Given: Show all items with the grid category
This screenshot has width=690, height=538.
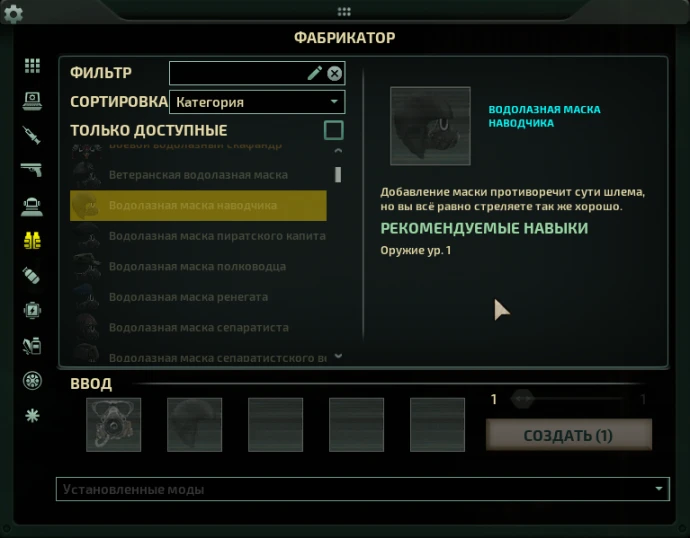Looking at the screenshot, I should tap(32, 66).
